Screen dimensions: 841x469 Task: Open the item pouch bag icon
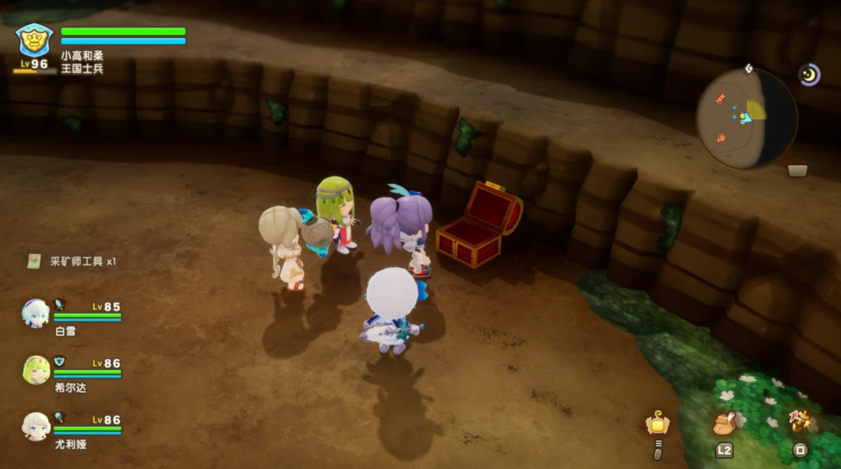click(724, 423)
